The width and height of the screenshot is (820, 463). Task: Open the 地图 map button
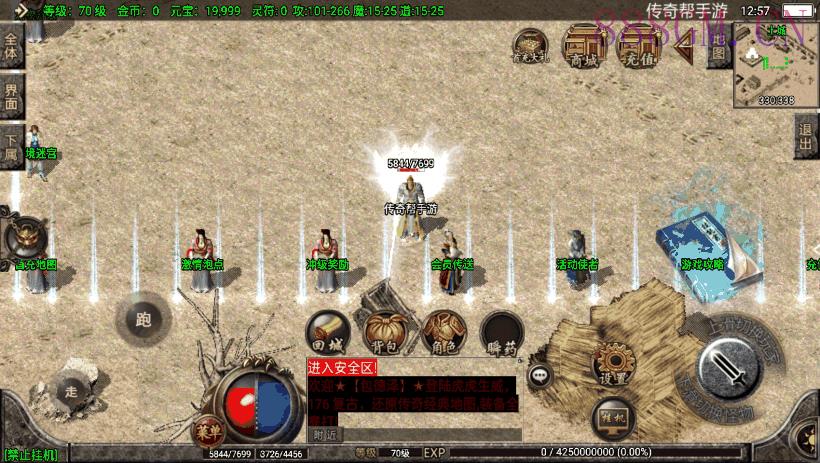tap(716, 46)
